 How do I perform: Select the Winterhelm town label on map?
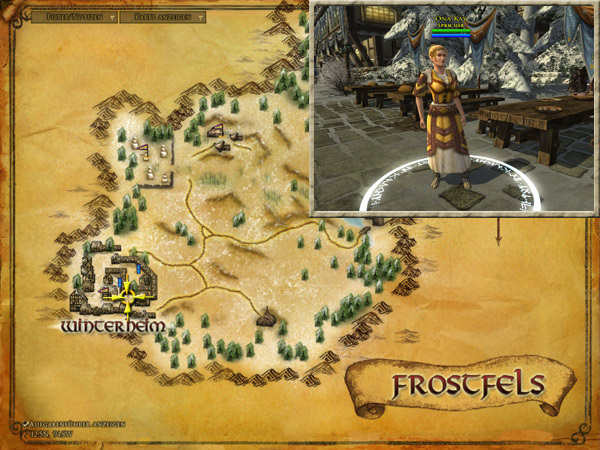point(105,327)
